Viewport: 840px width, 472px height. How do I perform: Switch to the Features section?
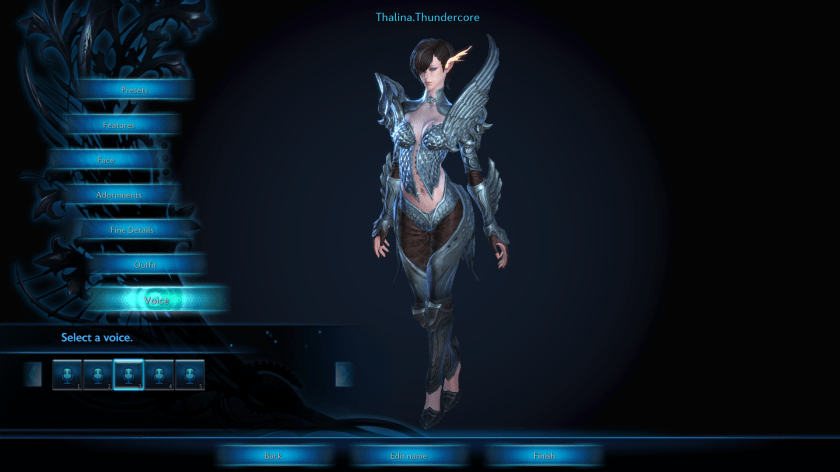pyautogui.click(x=119, y=125)
